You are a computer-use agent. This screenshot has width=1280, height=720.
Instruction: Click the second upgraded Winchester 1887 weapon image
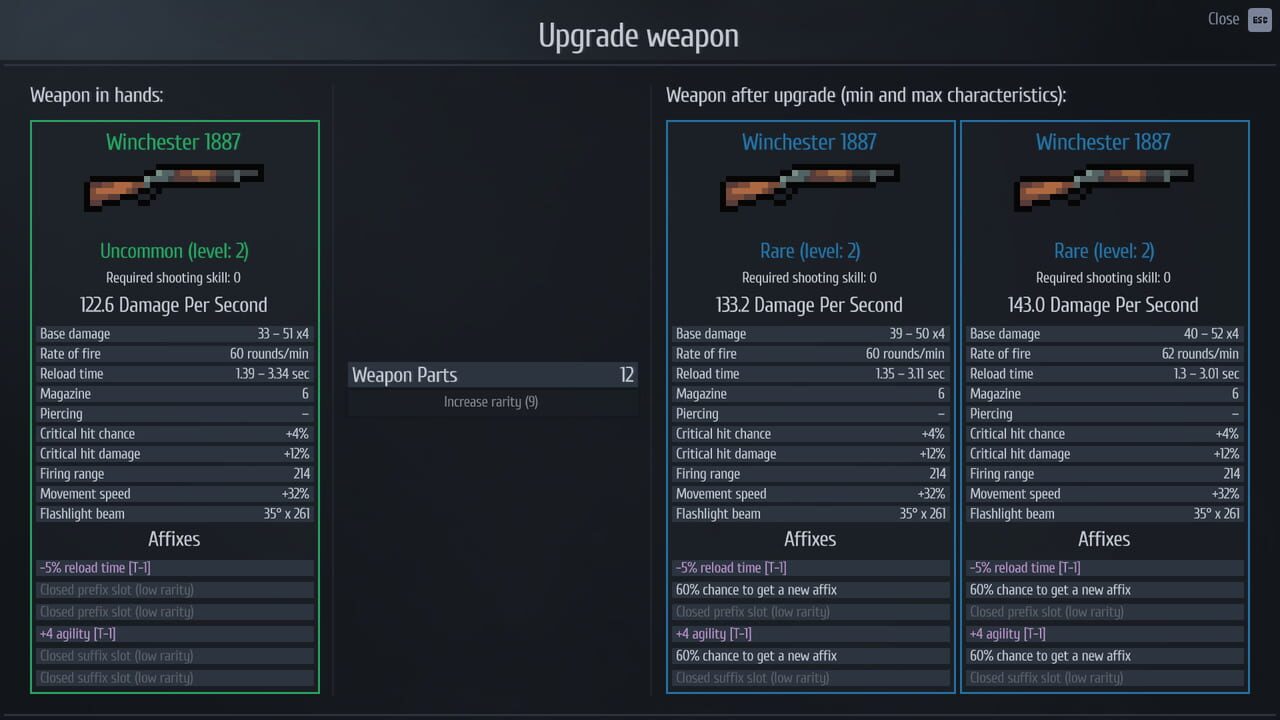(x=1104, y=188)
